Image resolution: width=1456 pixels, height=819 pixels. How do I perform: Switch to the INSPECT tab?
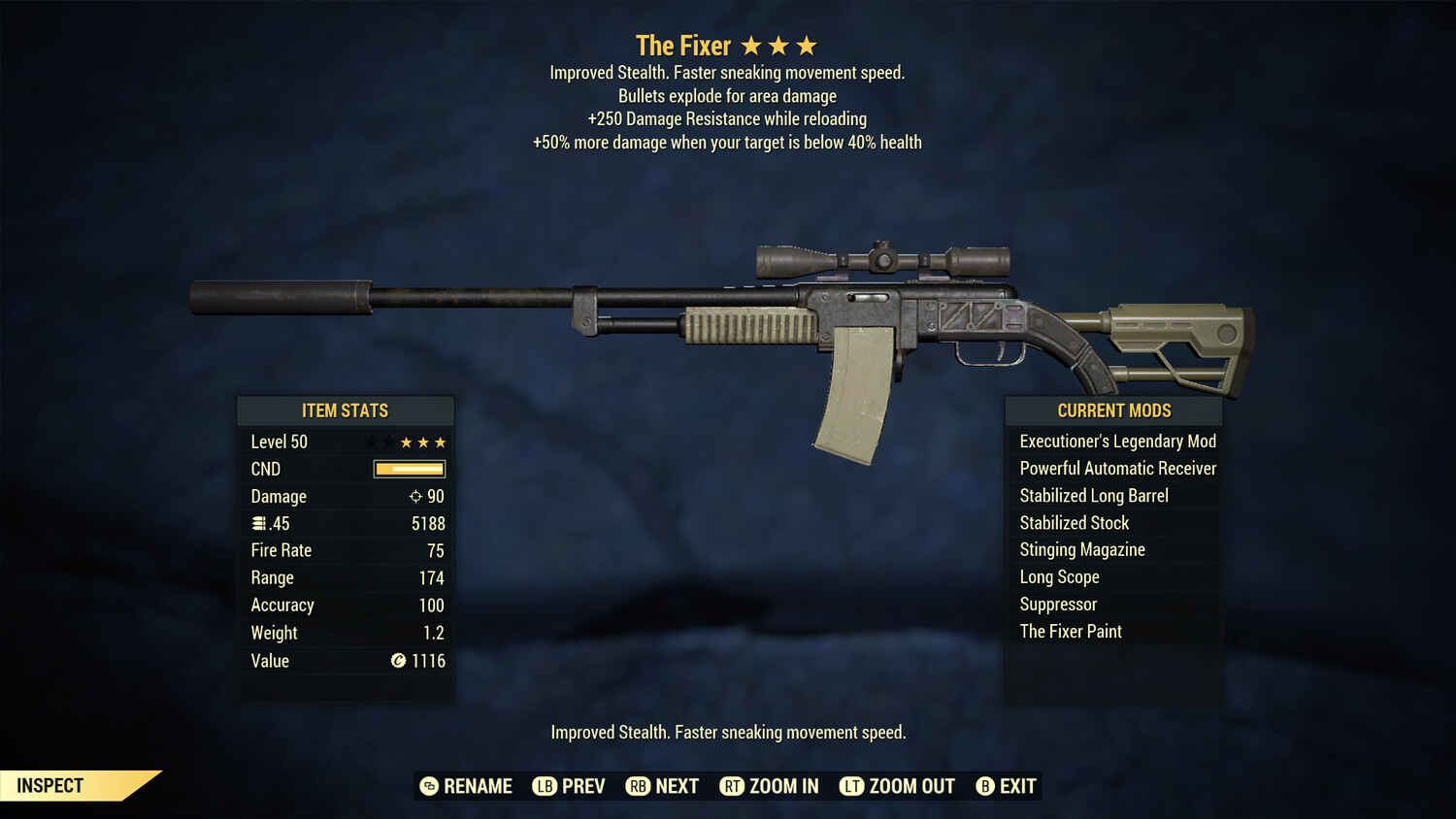(x=50, y=785)
